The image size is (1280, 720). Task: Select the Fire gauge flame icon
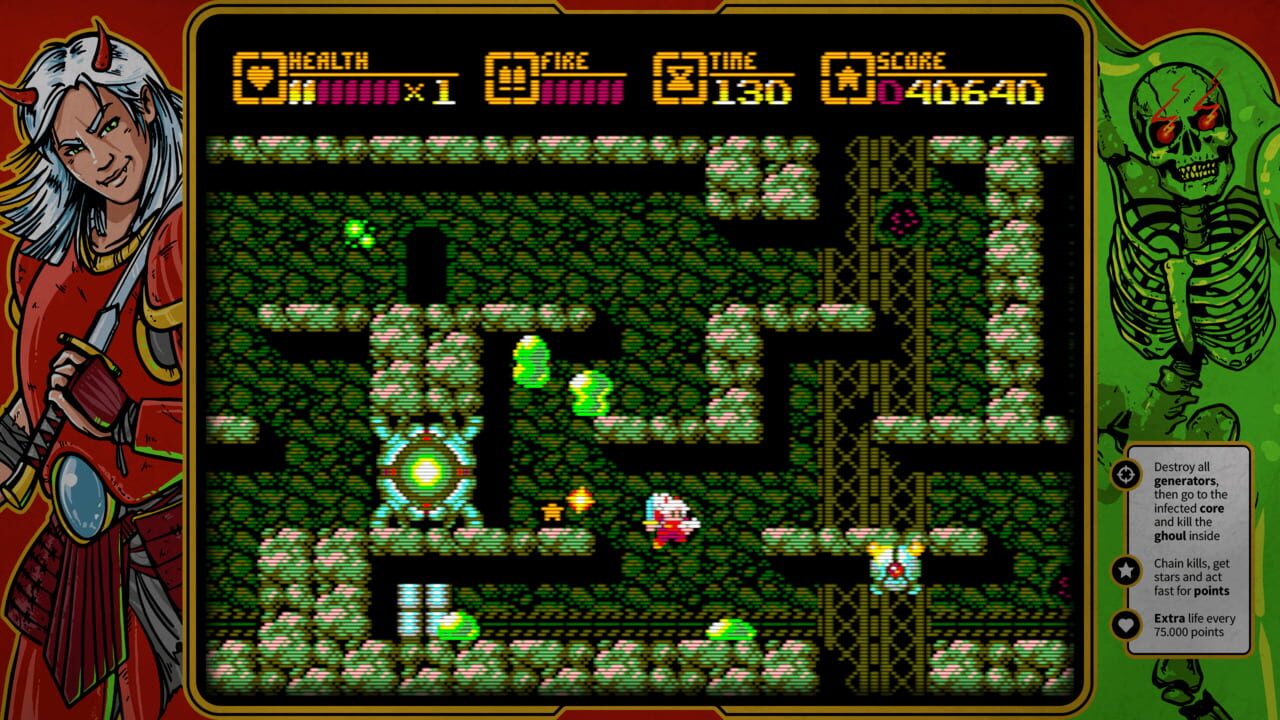[x=510, y=75]
